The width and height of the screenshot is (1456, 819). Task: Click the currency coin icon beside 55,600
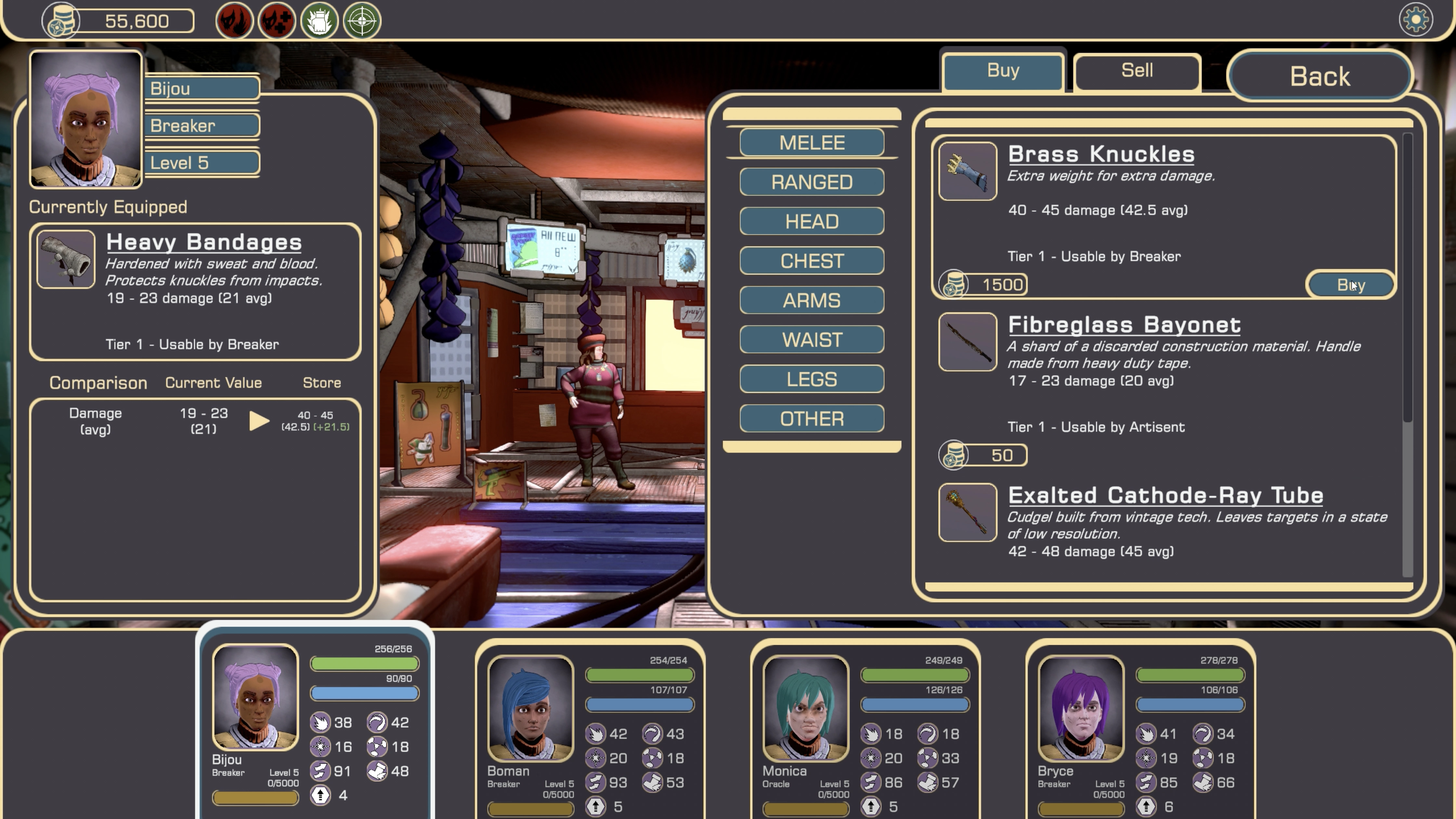click(62, 21)
